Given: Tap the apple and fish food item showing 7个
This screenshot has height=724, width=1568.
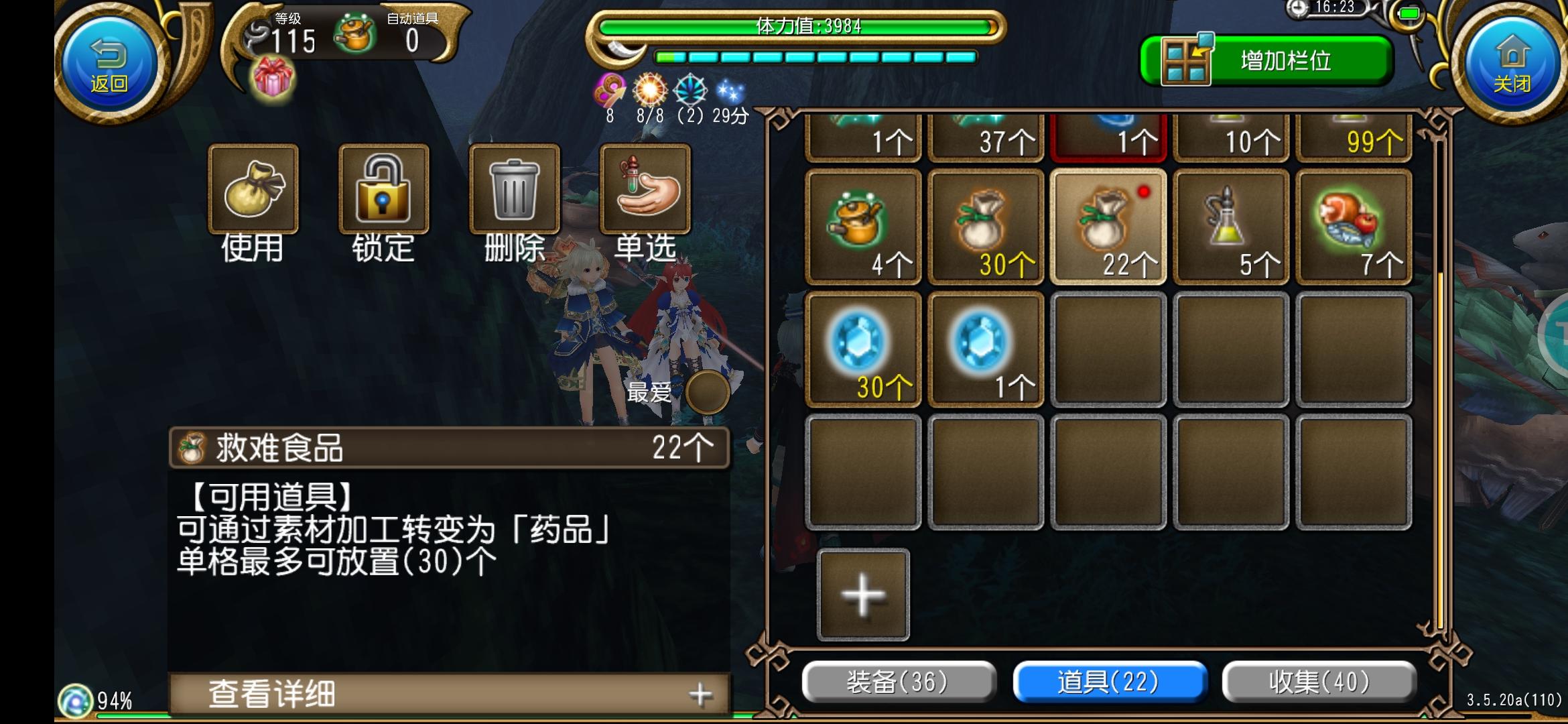Looking at the screenshot, I should [1354, 227].
